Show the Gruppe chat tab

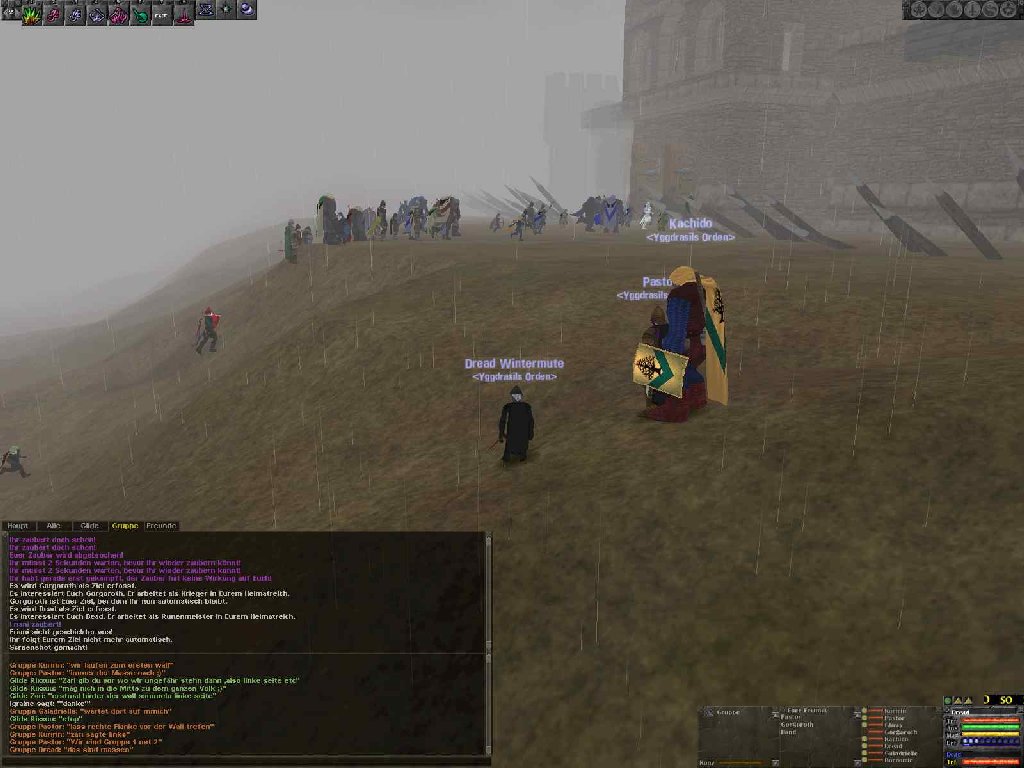click(125, 525)
